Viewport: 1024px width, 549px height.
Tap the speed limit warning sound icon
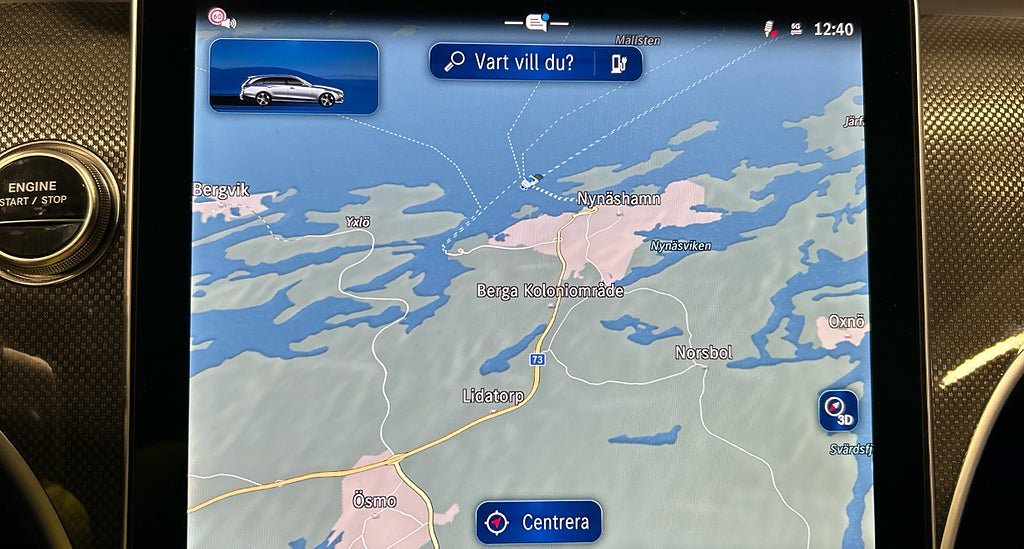pyautogui.click(x=221, y=17)
